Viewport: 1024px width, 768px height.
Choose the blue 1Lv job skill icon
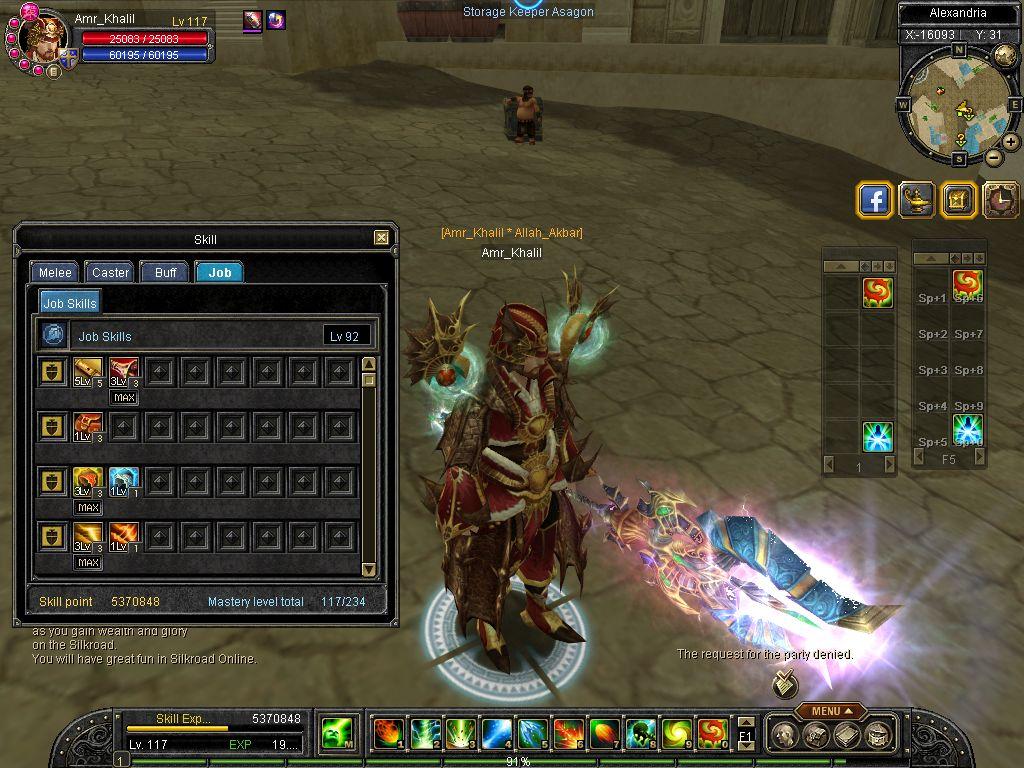point(123,481)
